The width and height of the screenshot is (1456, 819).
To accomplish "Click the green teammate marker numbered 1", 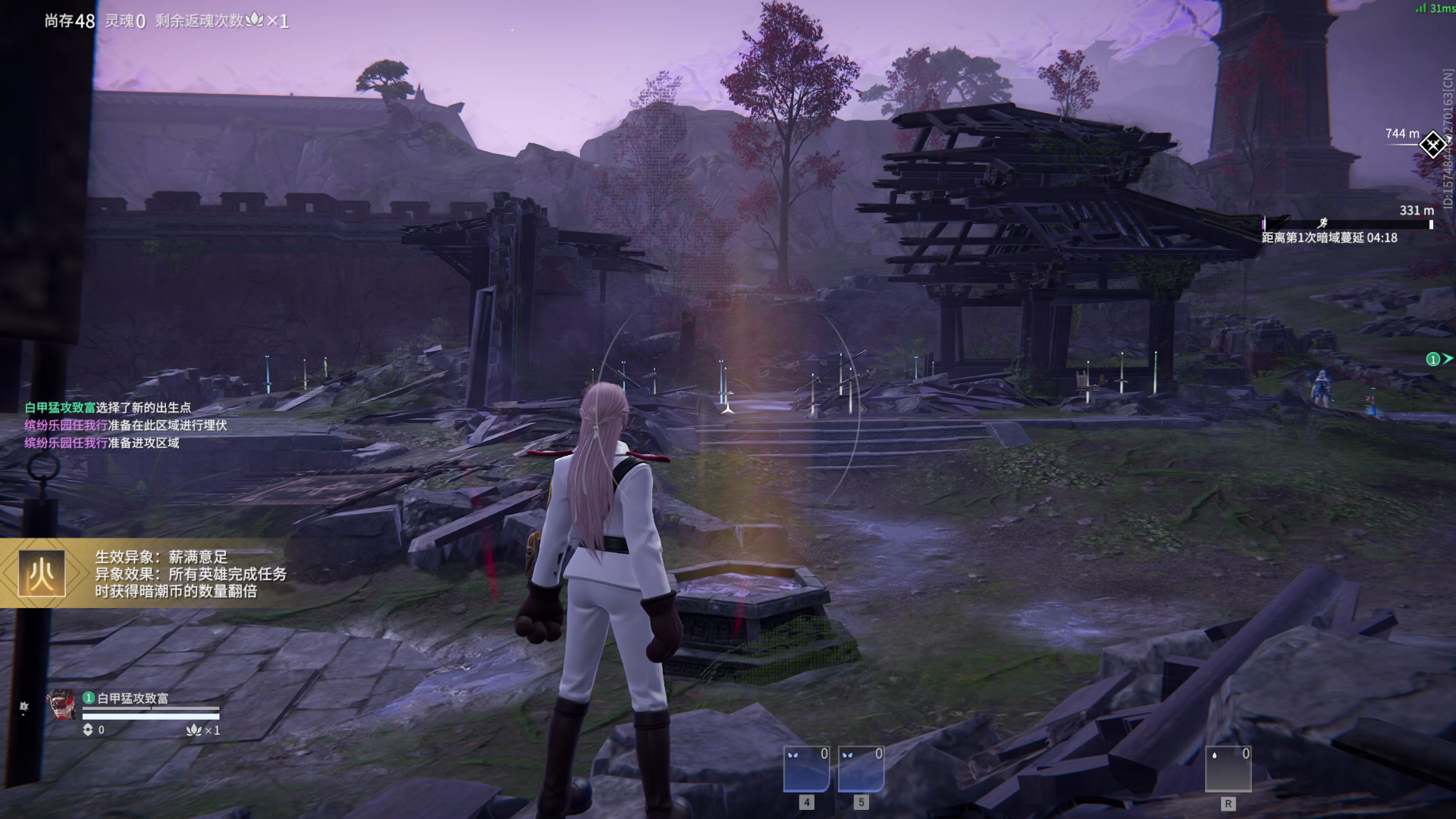I will [x=1433, y=359].
